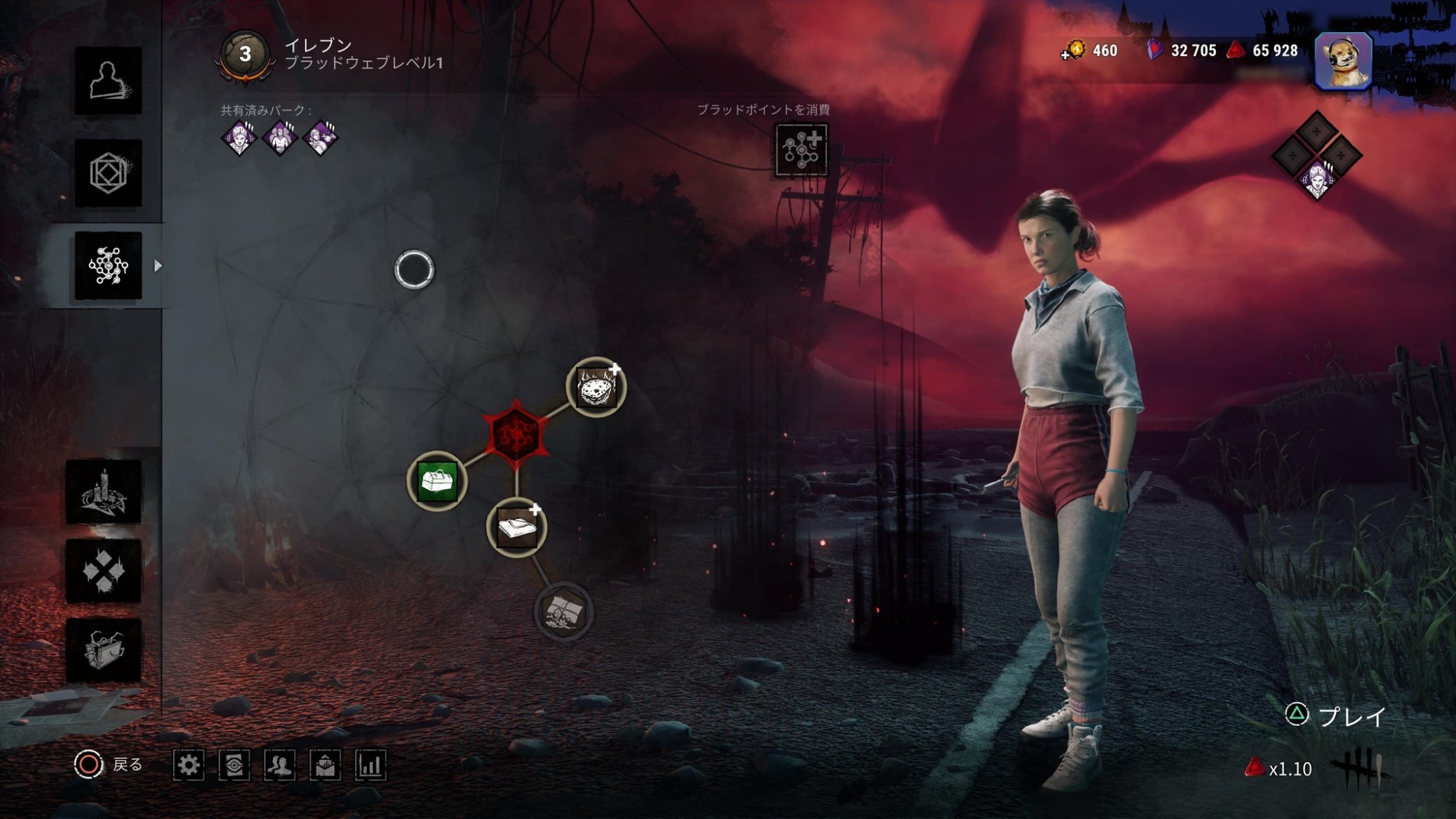Open the character selection silhouette tab

(x=108, y=81)
